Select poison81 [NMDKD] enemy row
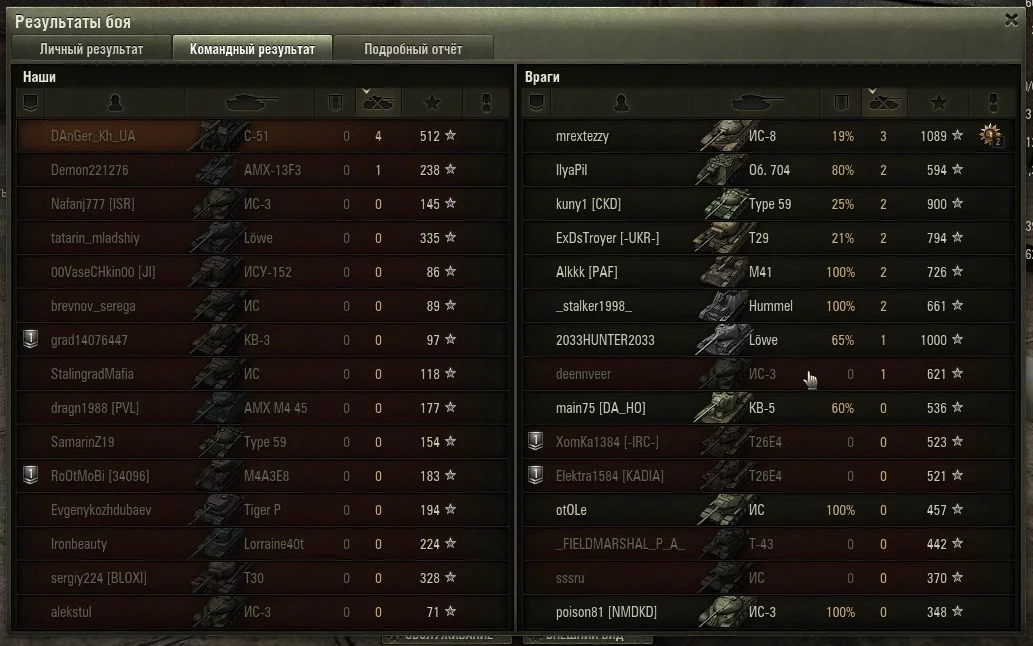Viewport: 1033px width, 646px height. pos(606,612)
